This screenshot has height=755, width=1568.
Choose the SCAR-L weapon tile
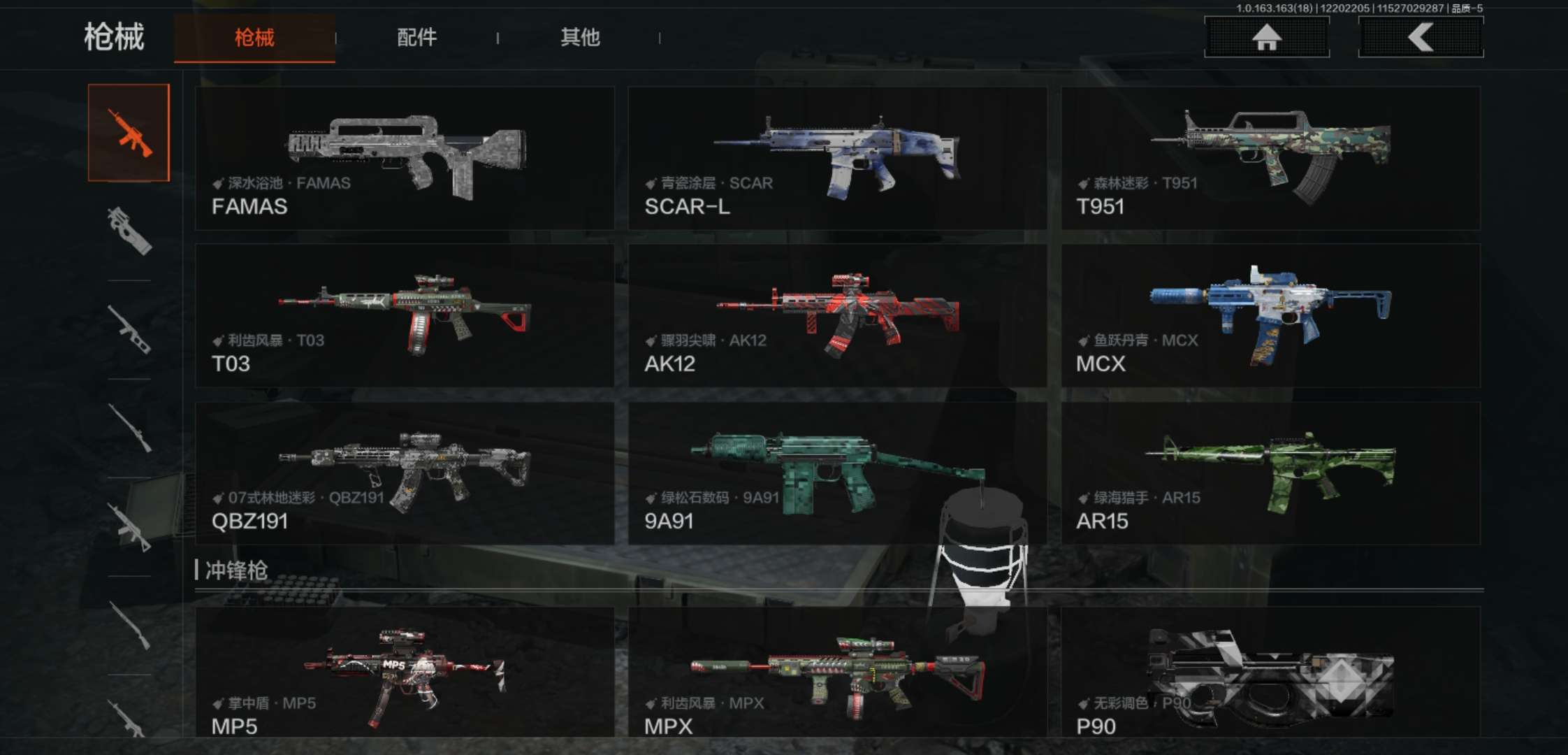click(x=837, y=159)
